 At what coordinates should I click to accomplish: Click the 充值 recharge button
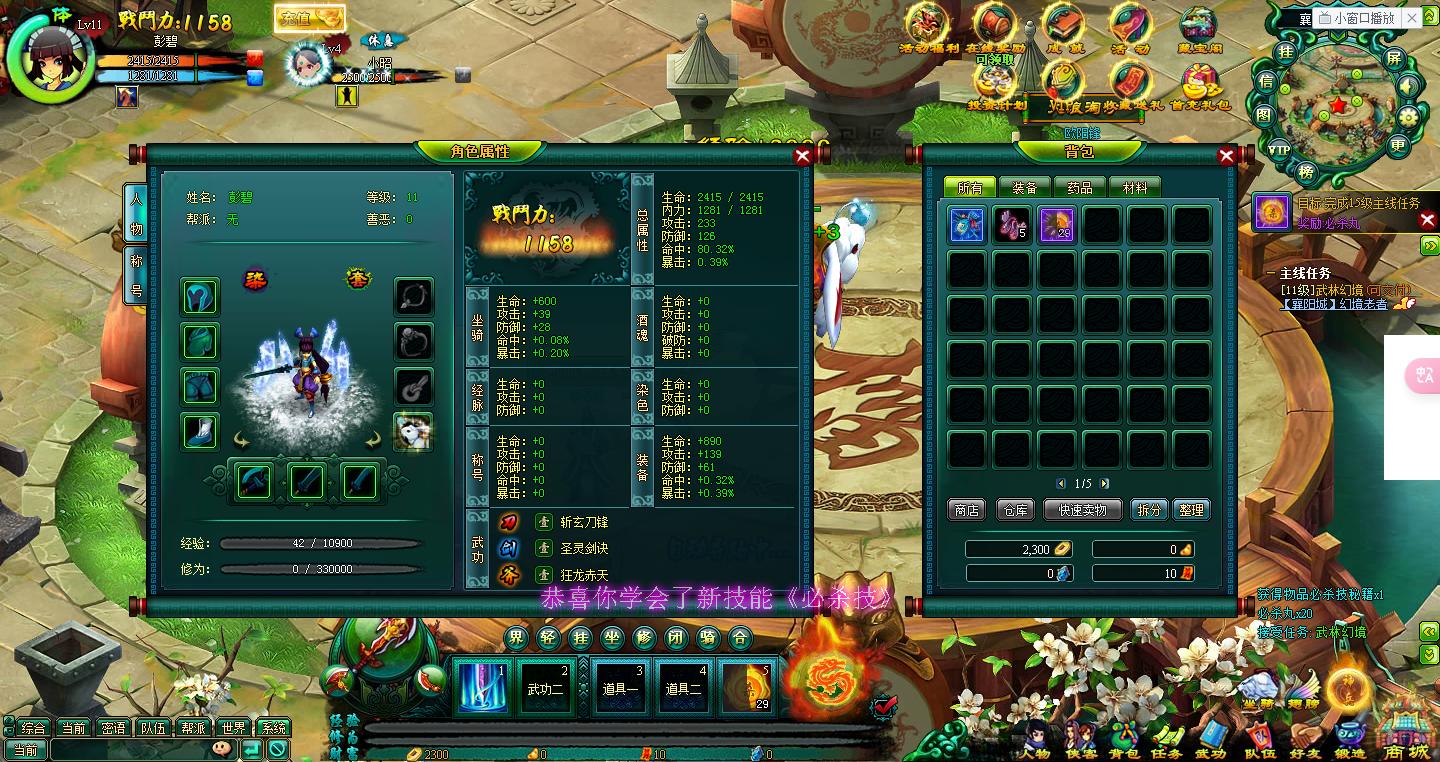point(309,18)
